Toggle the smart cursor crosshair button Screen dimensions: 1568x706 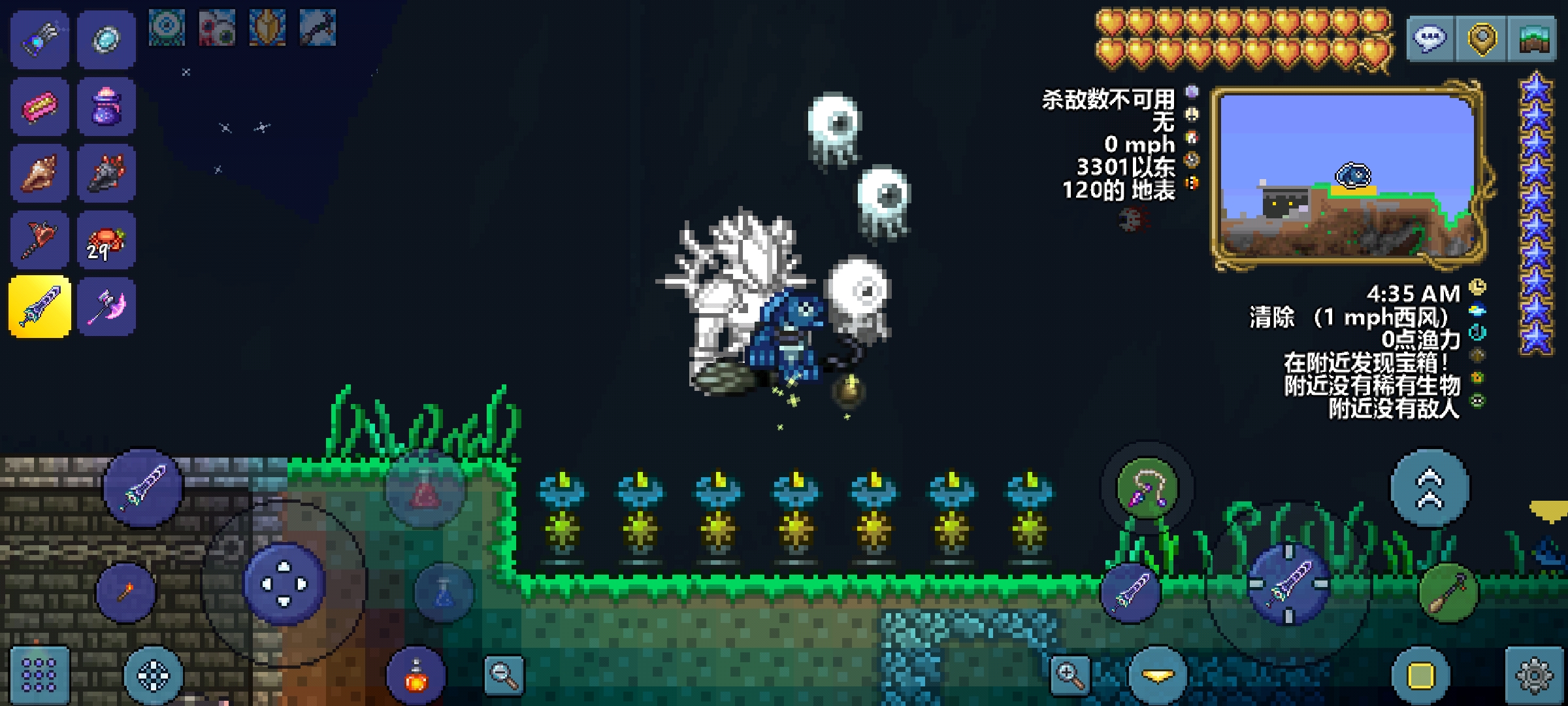tap(153, 675)
